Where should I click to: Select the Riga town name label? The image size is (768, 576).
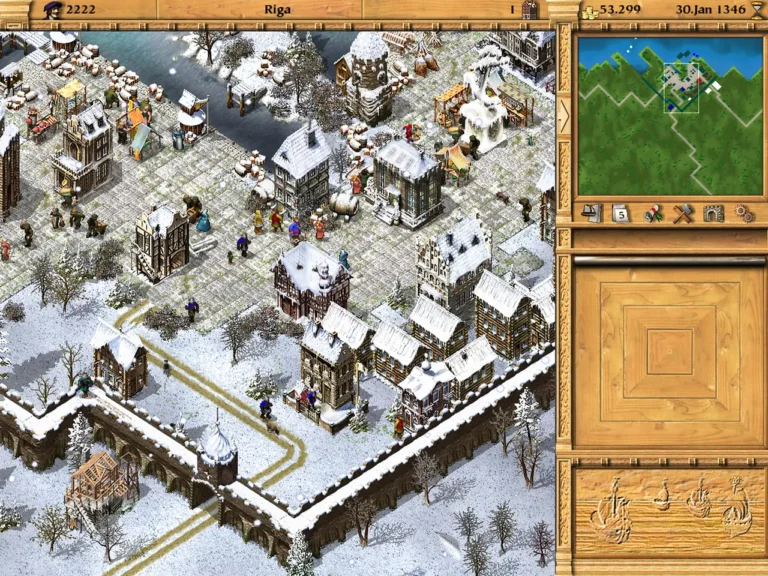[x=277, y=10]
